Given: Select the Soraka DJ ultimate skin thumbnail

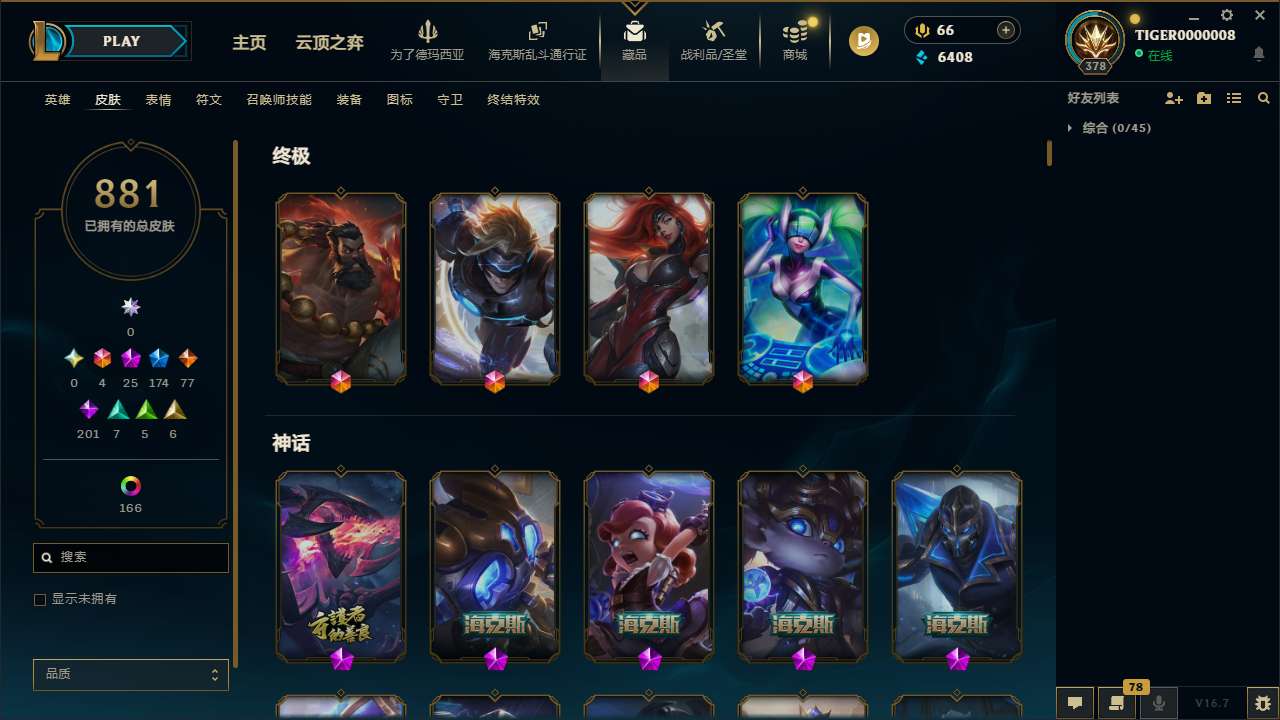Looking at the screenshot, I should click(802, 288).
